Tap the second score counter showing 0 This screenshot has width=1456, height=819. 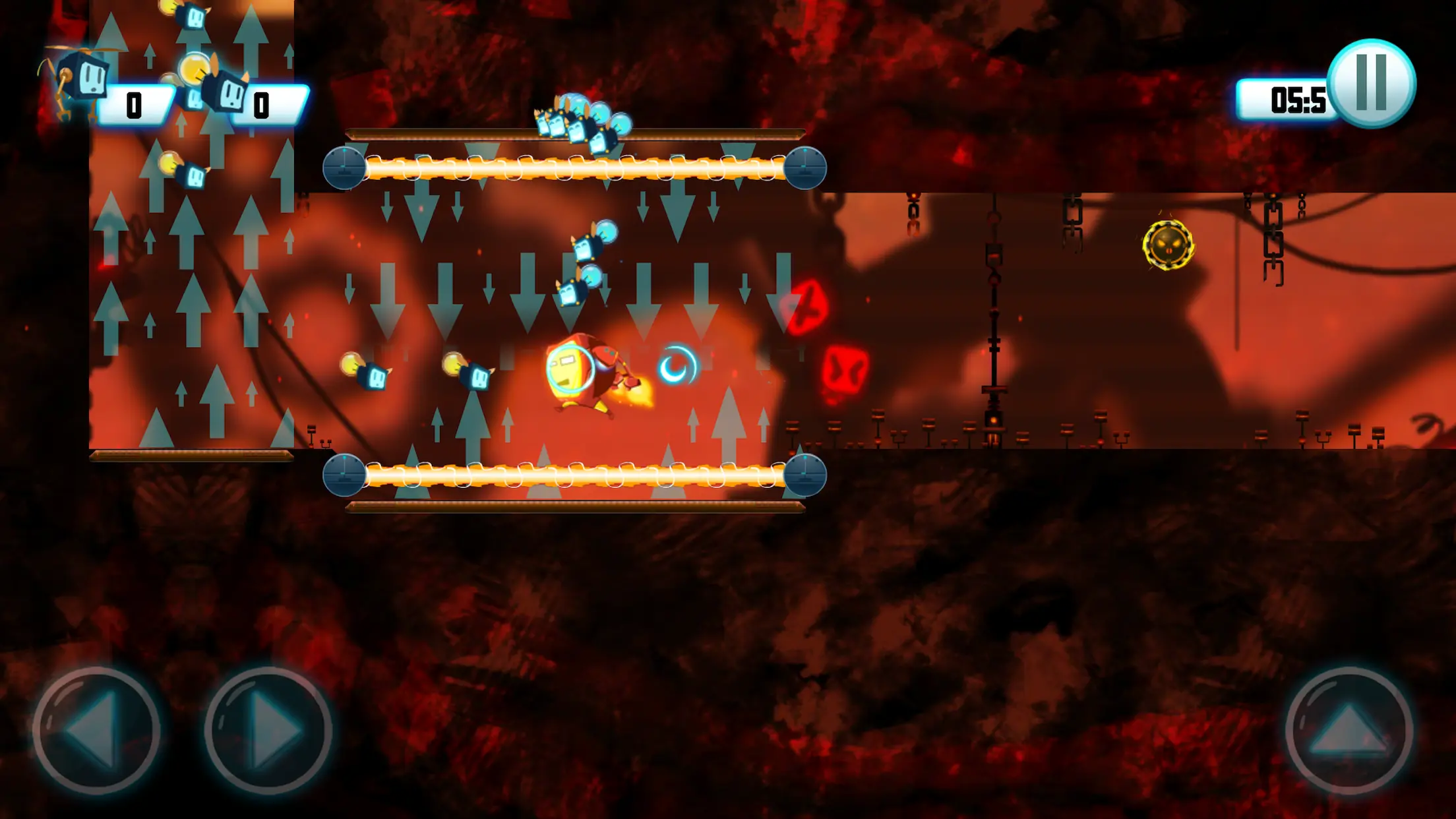click(x=261, y=106)
